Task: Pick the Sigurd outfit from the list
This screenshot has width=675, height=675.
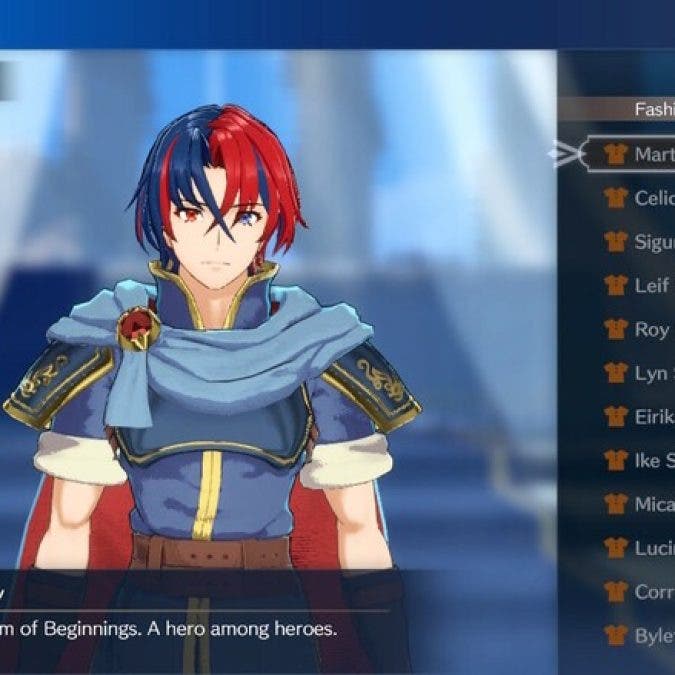Action: pos(640,241)
